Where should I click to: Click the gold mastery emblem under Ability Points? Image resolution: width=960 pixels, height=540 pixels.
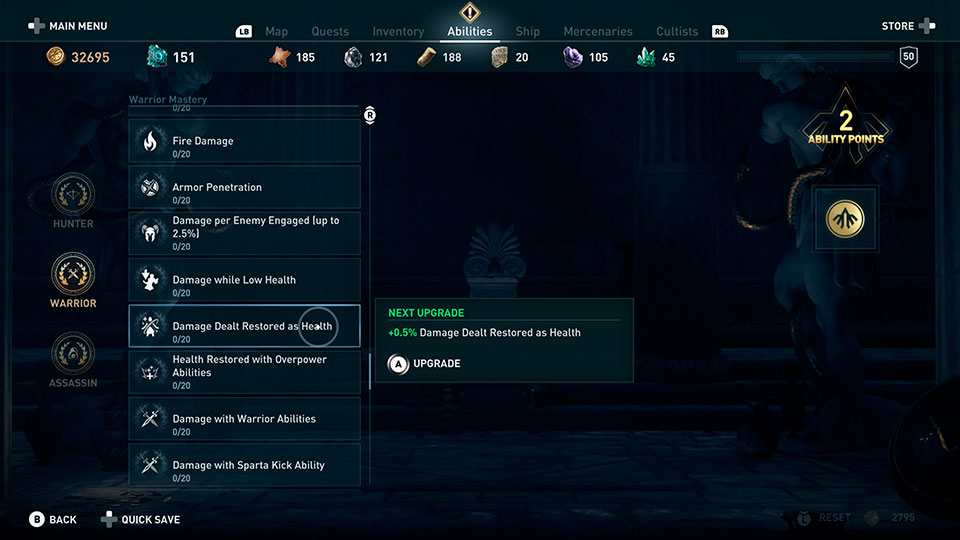pos(846,220)
